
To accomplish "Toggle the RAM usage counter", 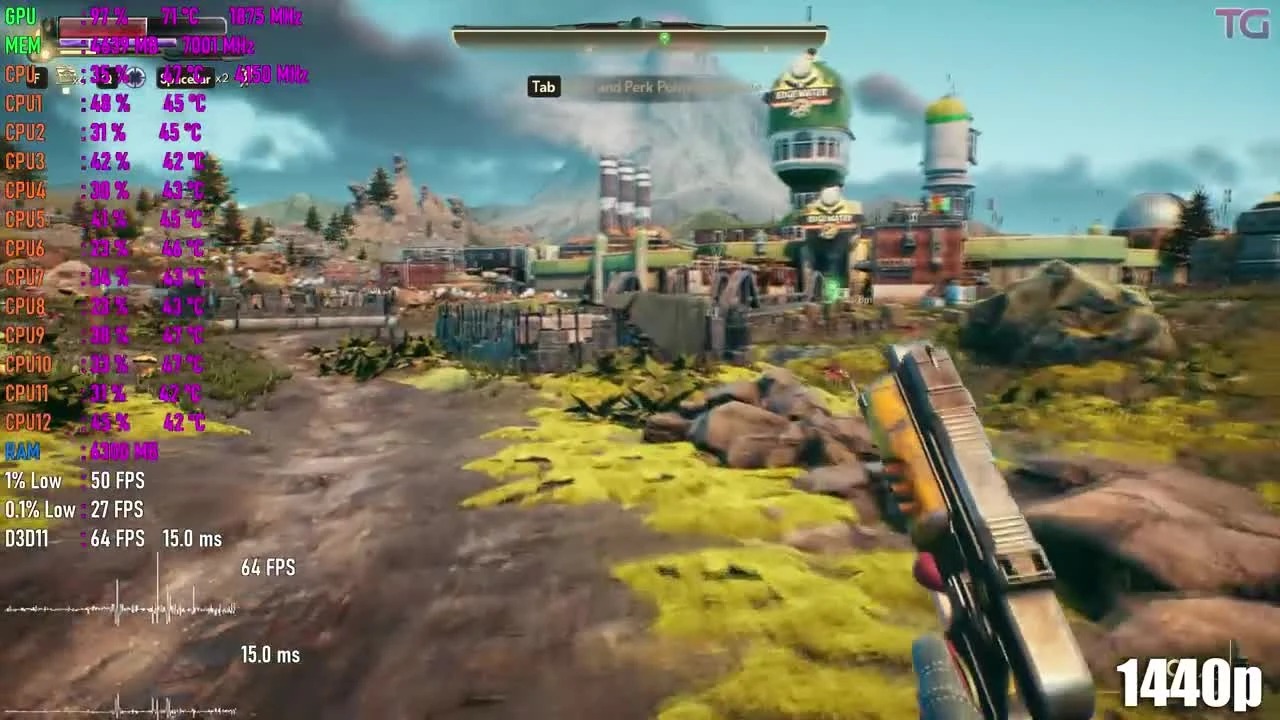I will (23, 451).
